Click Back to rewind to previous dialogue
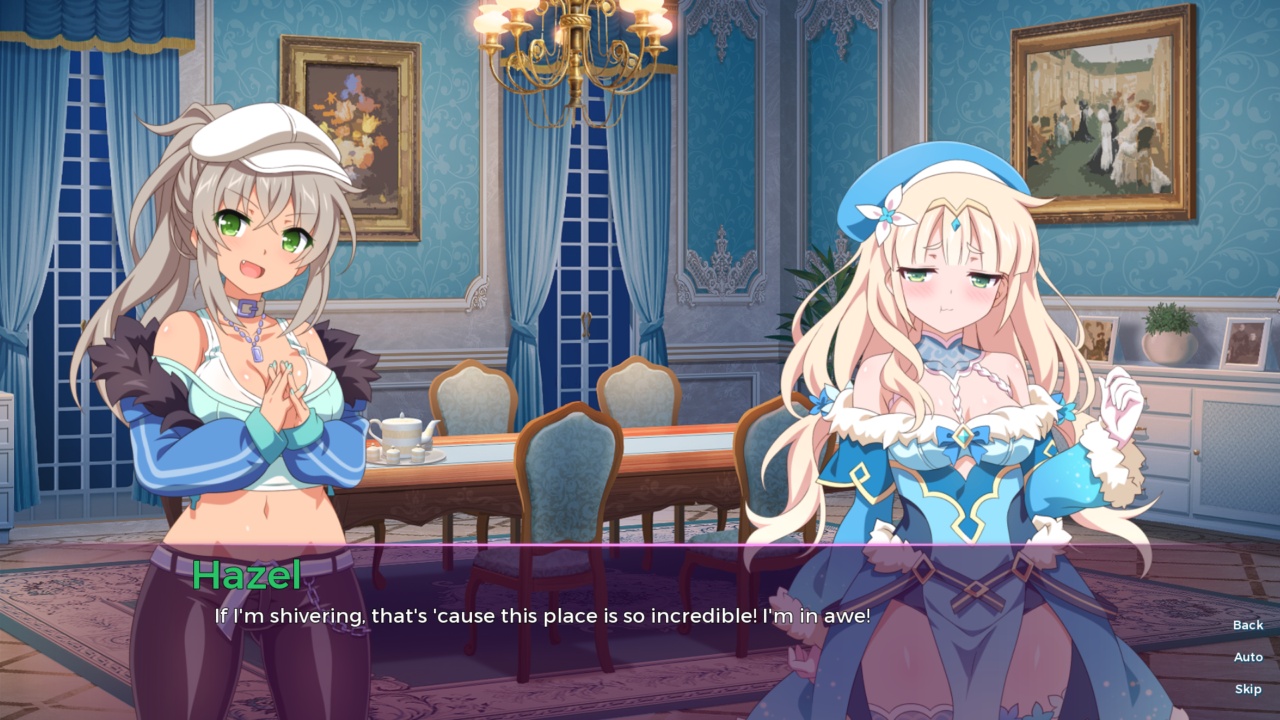The height and width of the screenshot is (720, 1280). pyautogui.click(x=1247, y=624)
